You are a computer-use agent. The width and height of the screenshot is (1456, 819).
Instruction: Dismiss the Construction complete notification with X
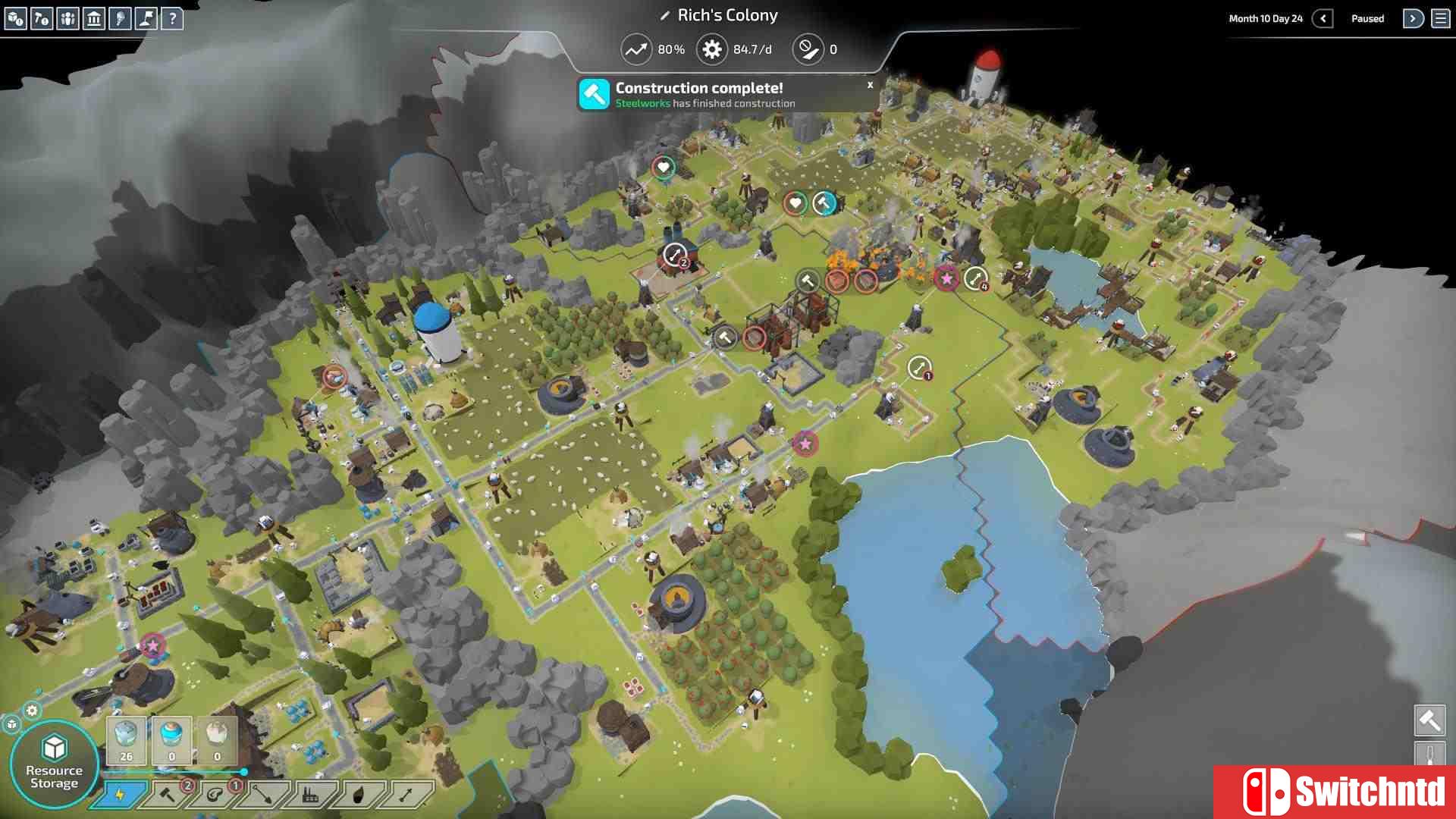(869, 85)
